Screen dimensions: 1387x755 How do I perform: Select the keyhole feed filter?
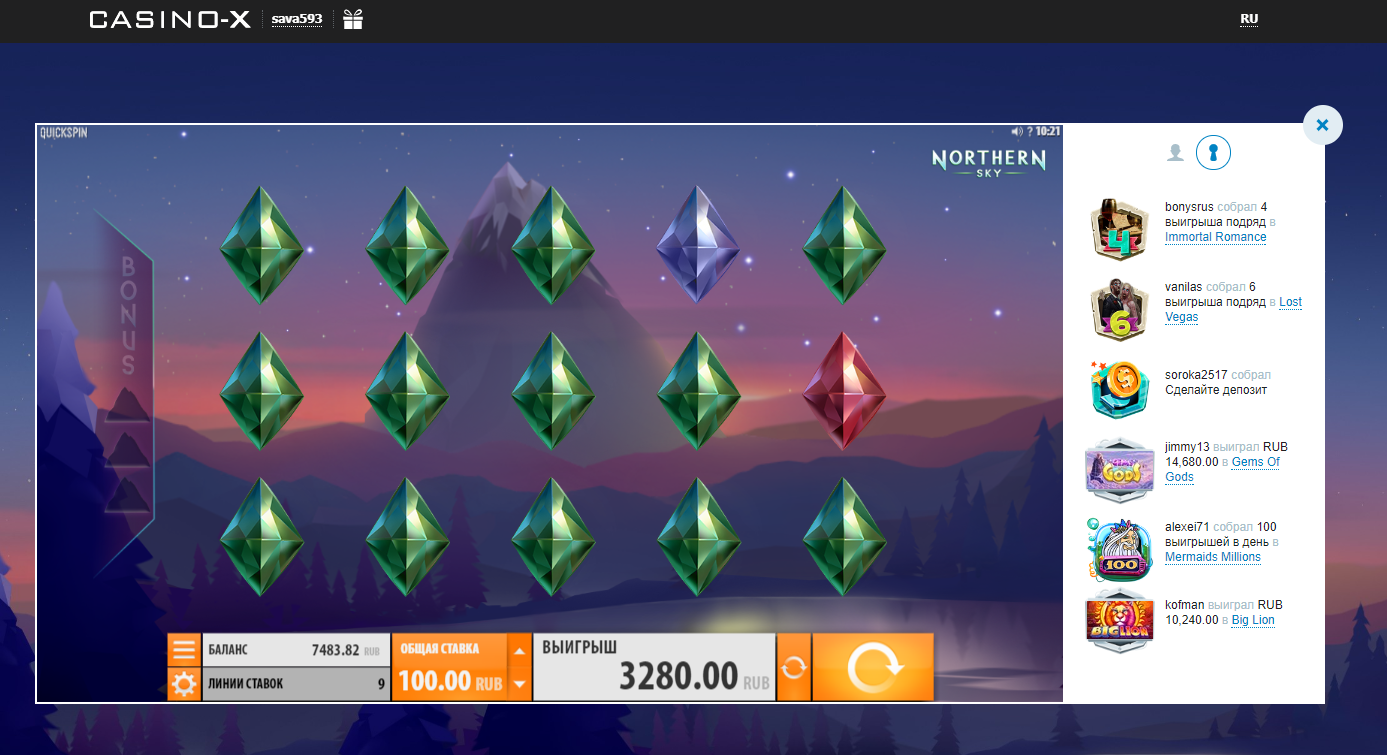coord(1213,152)
